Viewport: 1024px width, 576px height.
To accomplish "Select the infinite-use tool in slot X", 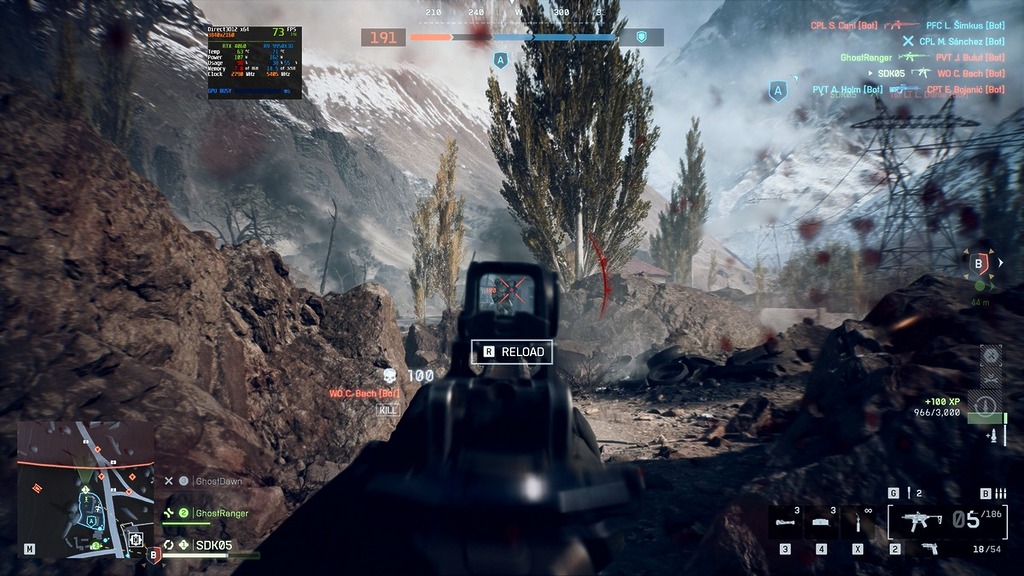I will tap(857, 521).
